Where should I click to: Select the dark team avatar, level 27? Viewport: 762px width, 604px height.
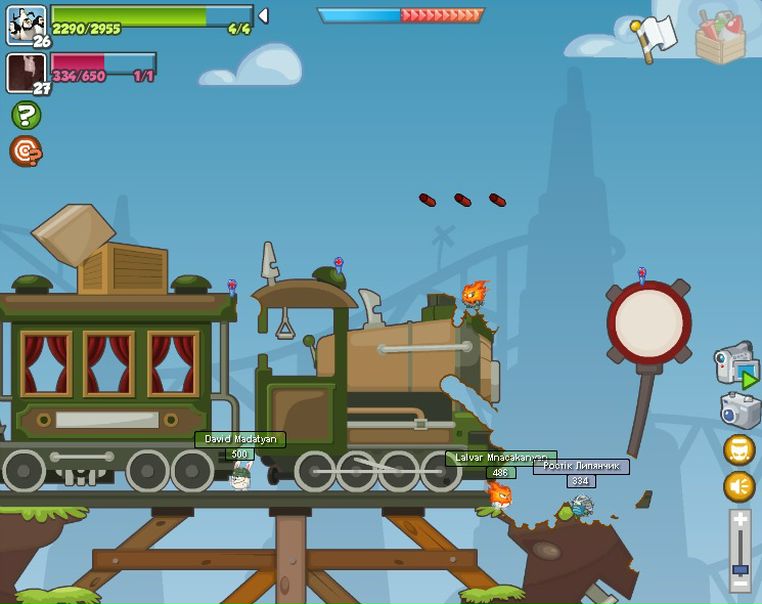point(26,73)
